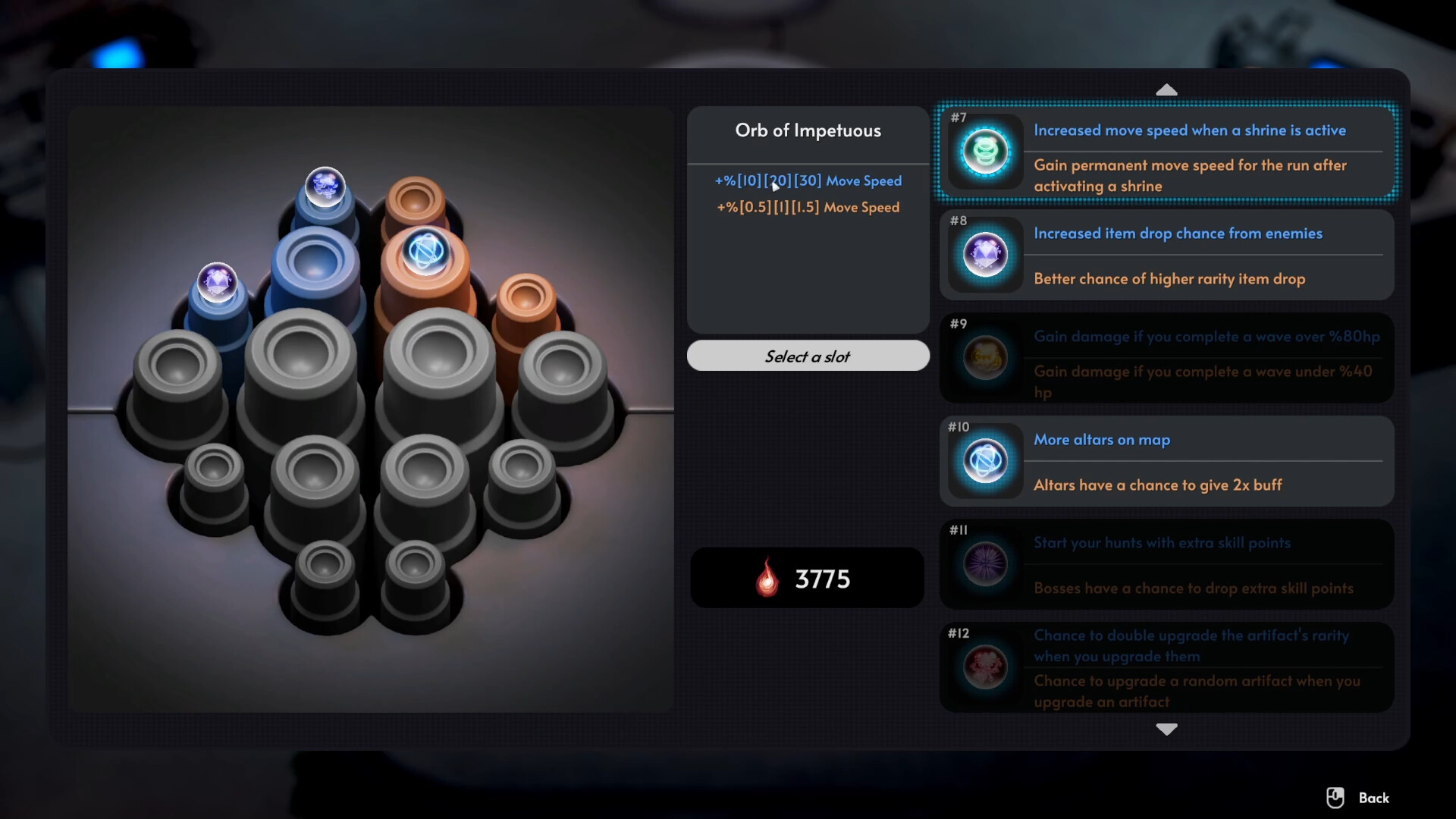Click the flame currency icon next to 3775
This screenshot has width=1456, height=819.
pos(767,578)
